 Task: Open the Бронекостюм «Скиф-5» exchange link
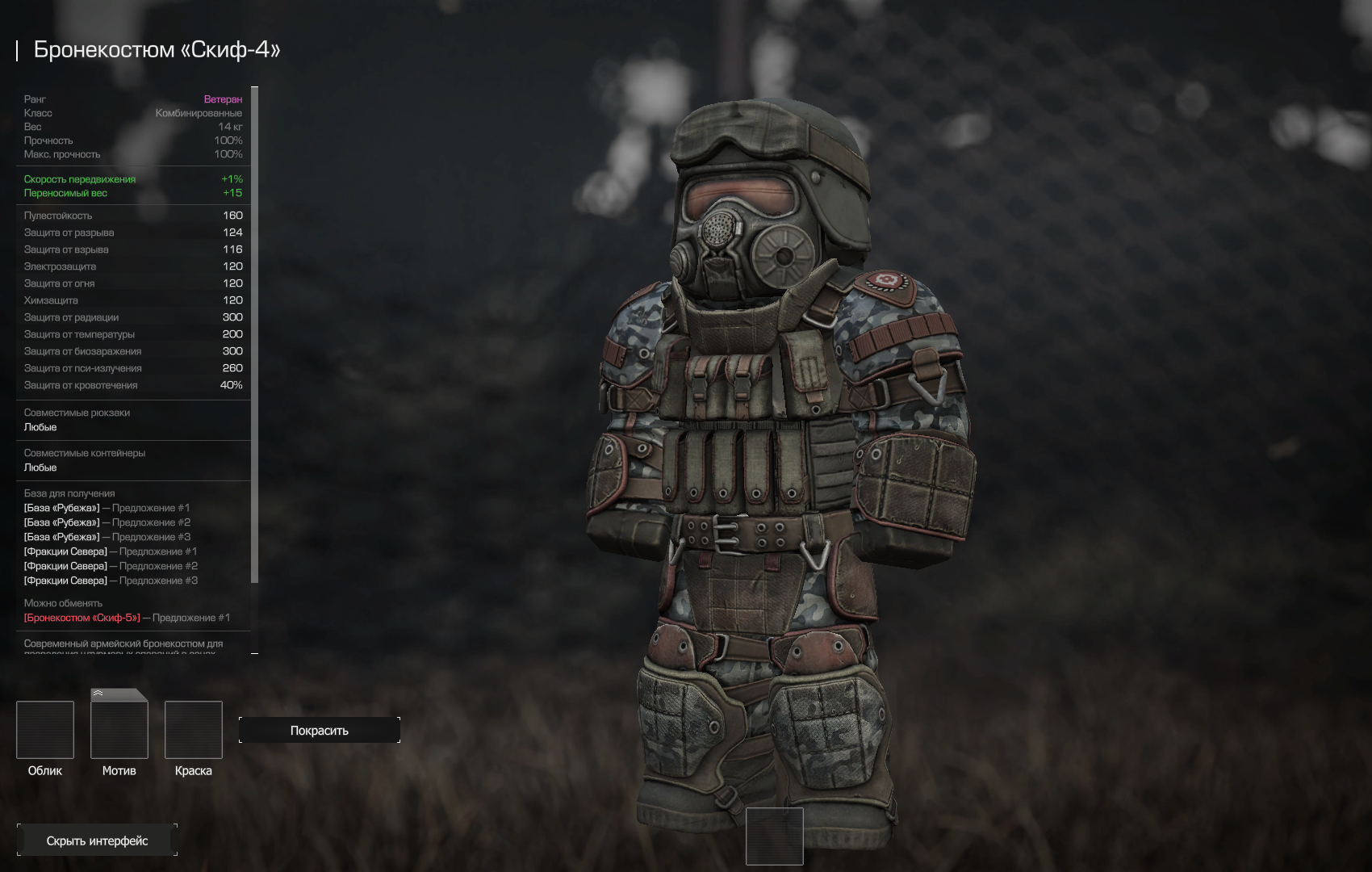click(x=82, y=618)
